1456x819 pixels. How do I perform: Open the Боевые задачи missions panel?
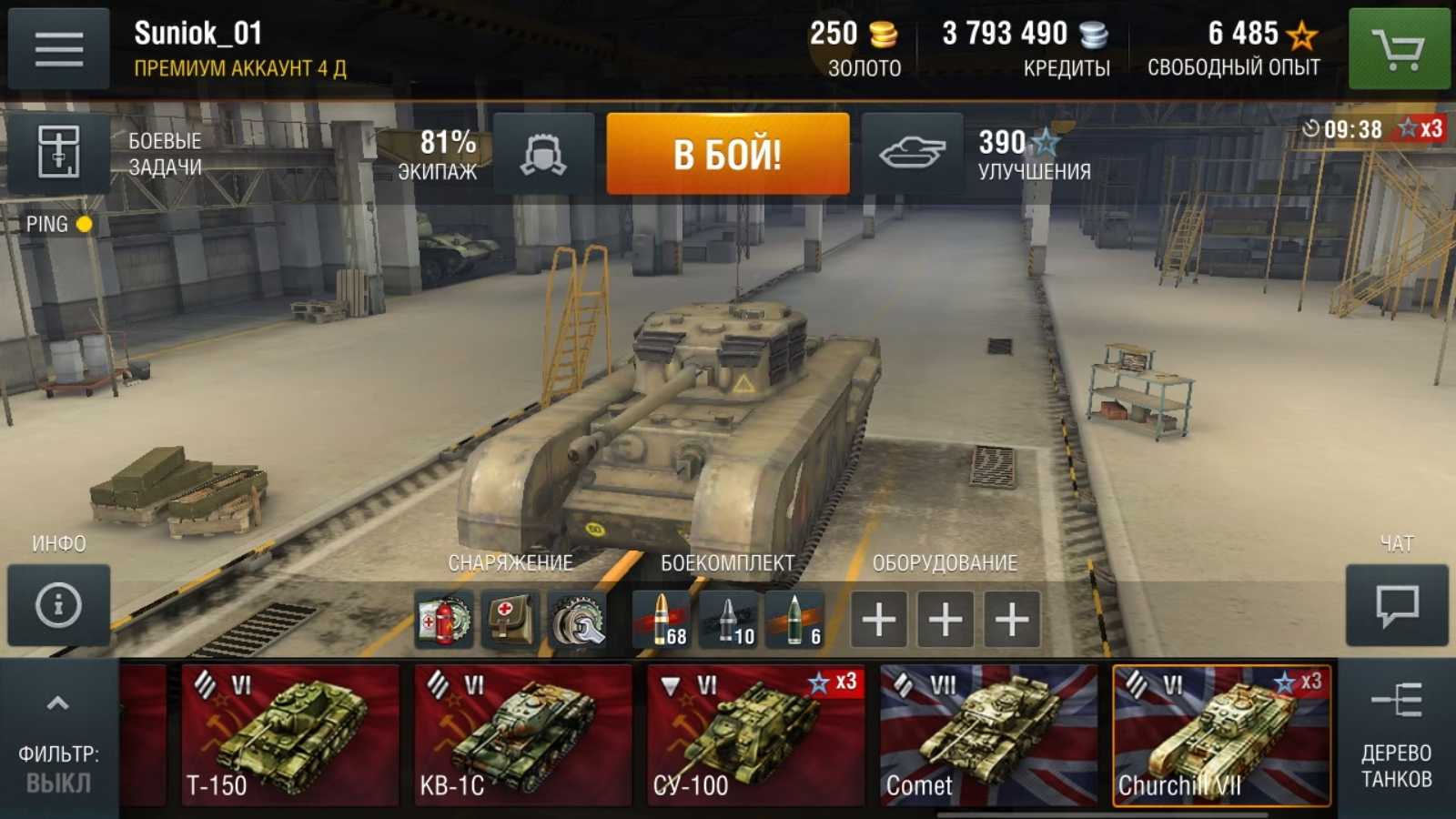click(59, 152)
